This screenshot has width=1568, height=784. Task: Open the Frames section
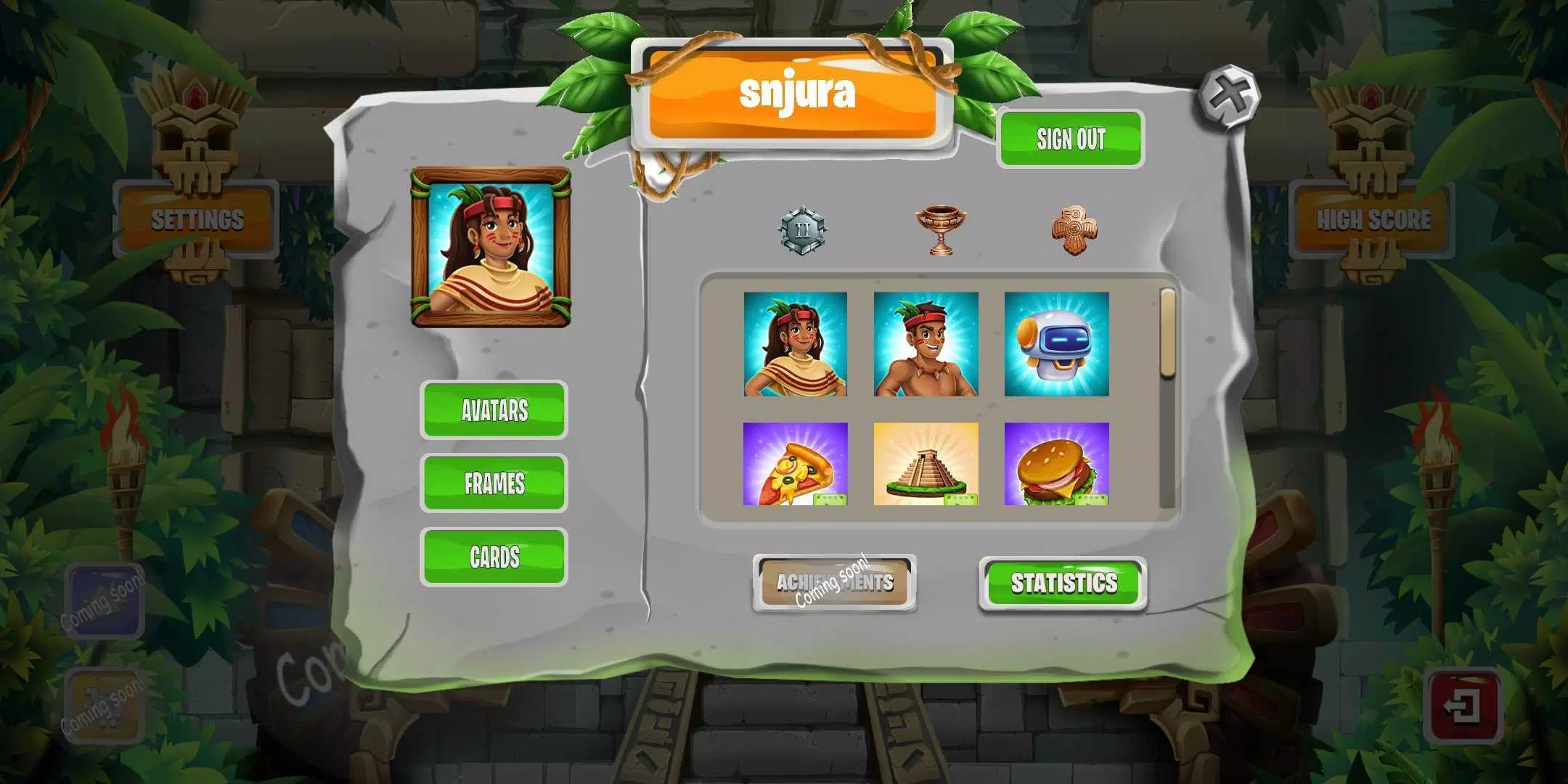(x=494, y=483)
